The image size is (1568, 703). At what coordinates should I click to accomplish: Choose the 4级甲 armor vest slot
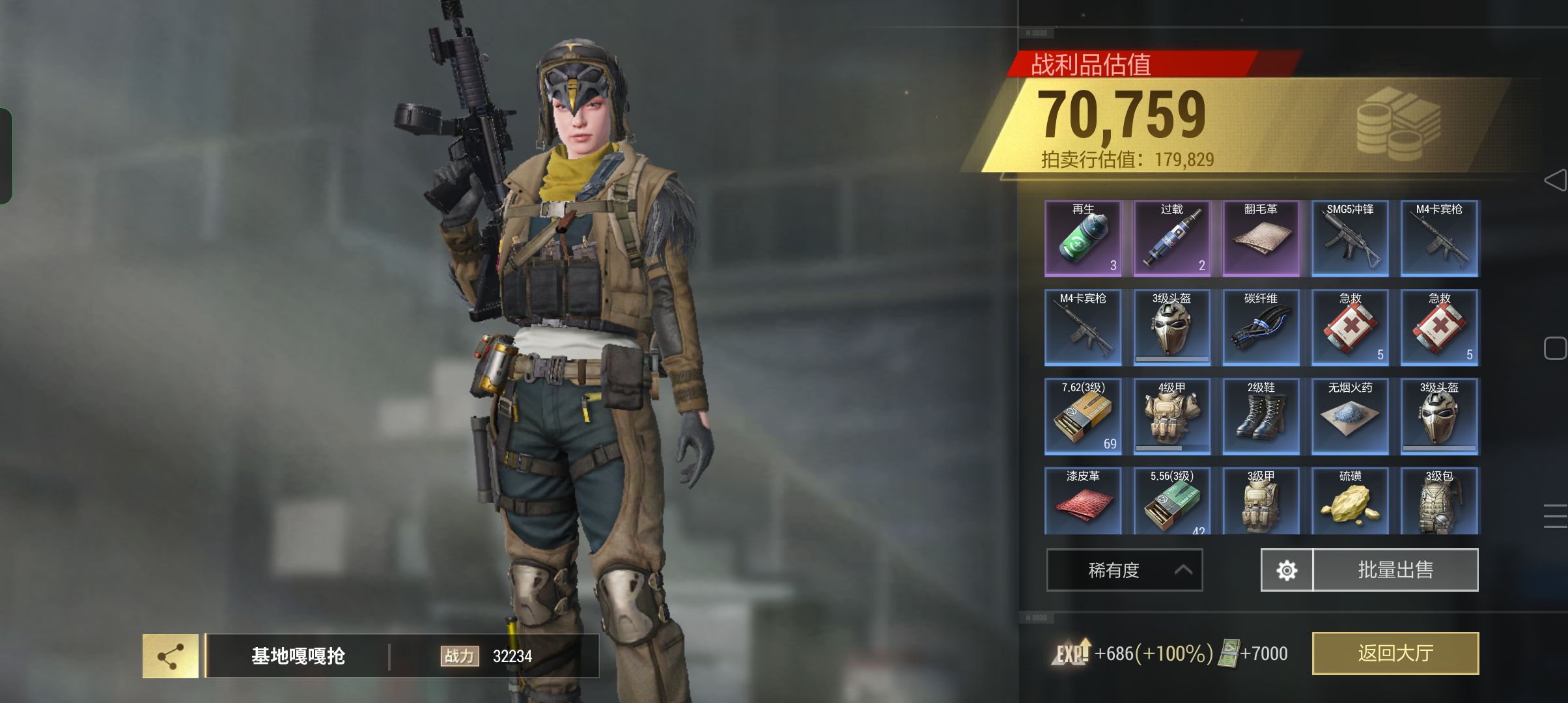click(1171, 416)
